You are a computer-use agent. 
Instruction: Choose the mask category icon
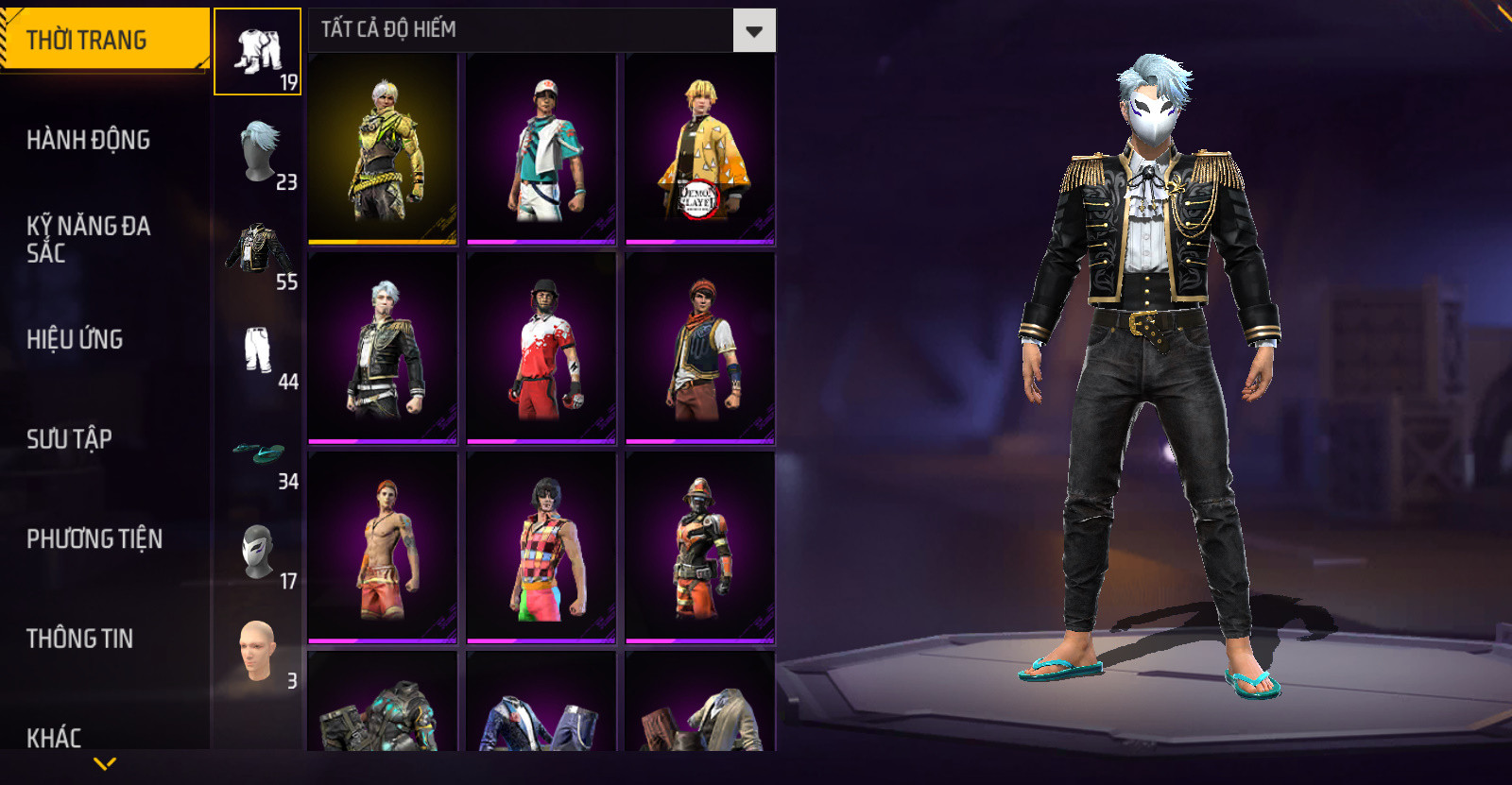tap(258, 553)
